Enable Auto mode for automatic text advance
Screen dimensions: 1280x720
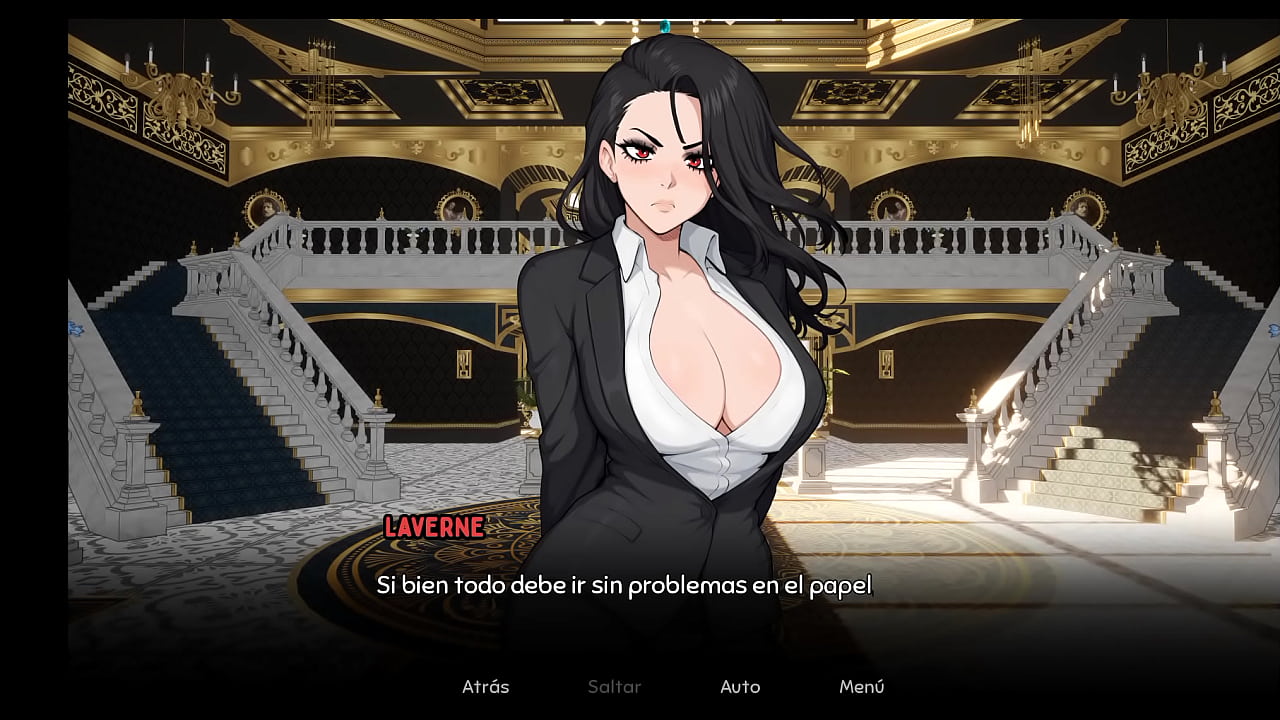tap(740, 687)
